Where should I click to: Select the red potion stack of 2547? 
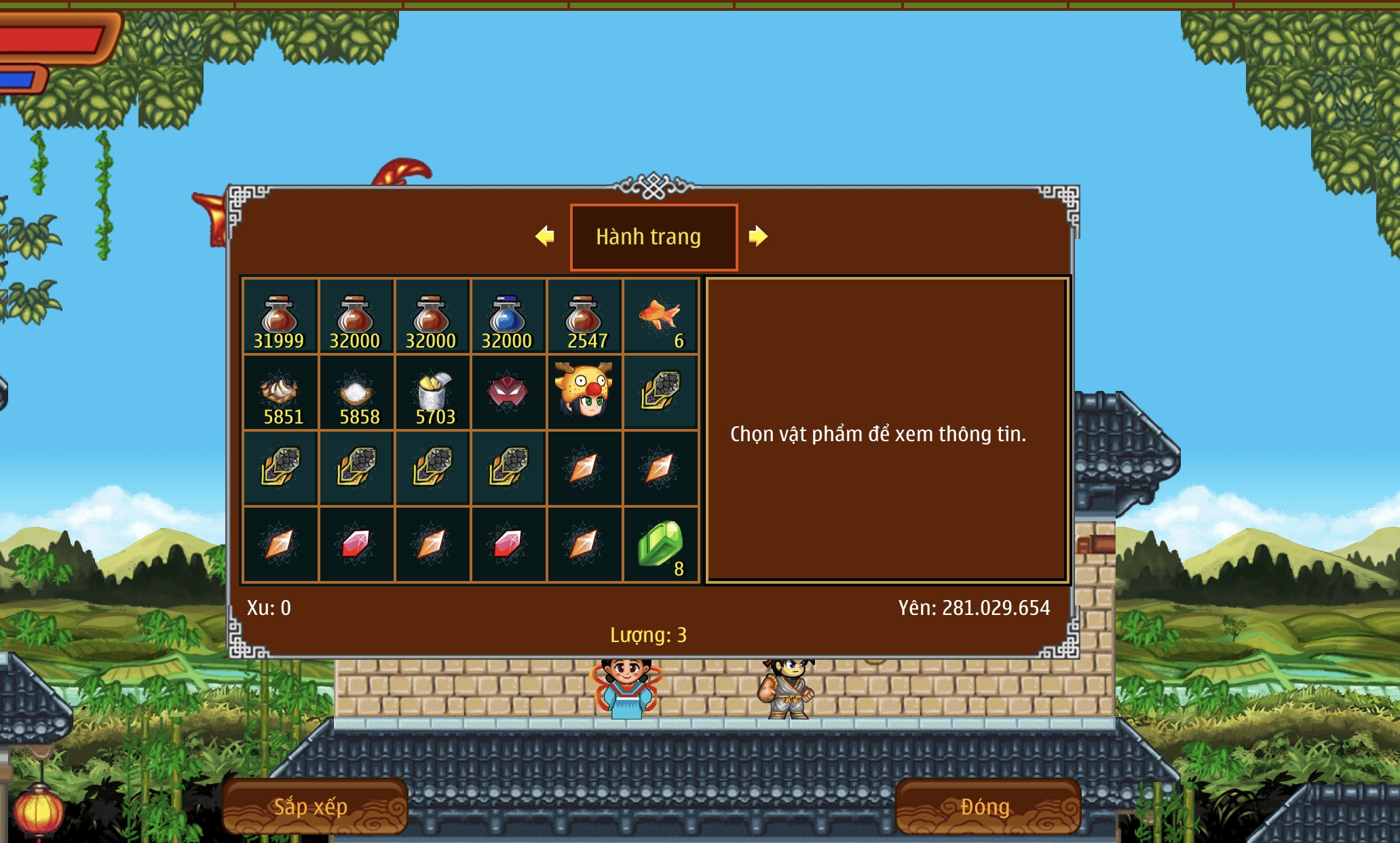click(584, 316)
